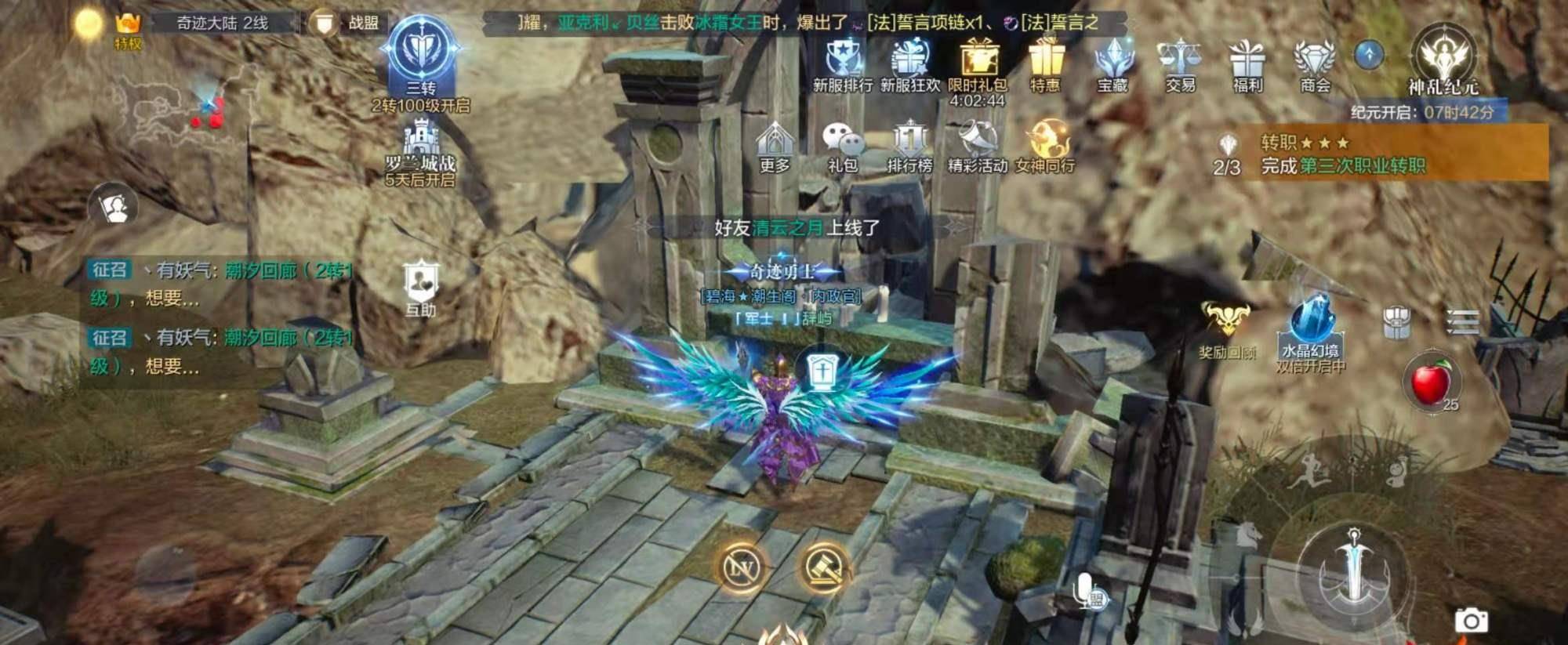Screen dimensions: 1568x645
Task: Open the 排行榜 leaderboard icon
Action: click(909, 145)
